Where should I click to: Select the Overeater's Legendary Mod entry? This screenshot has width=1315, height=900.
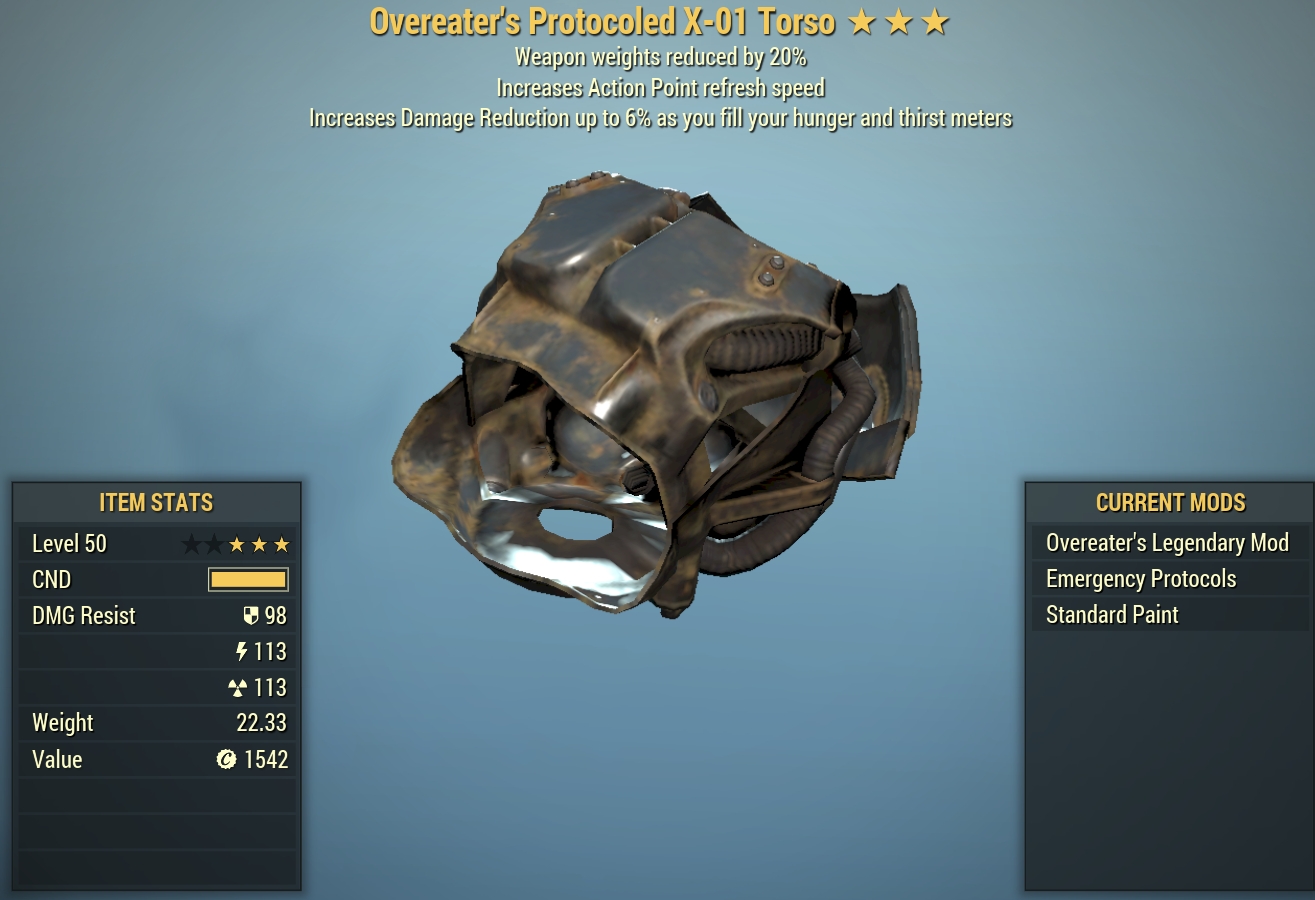(x=1166, y=543)
